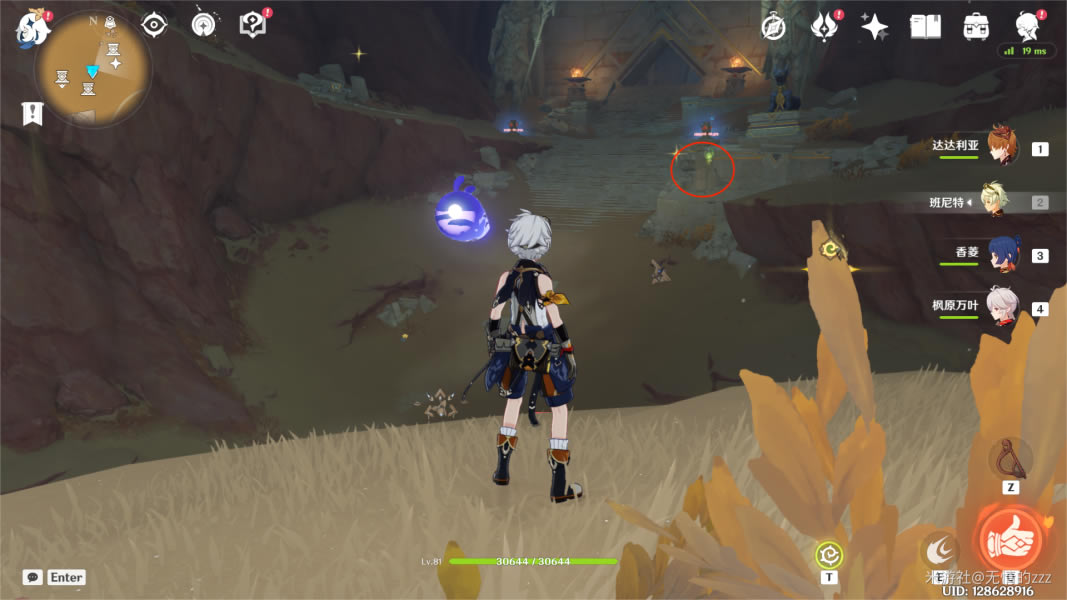
Task: Open the question mark book tutorial icon
Action: pyautogui.click(x=254, y=25)
